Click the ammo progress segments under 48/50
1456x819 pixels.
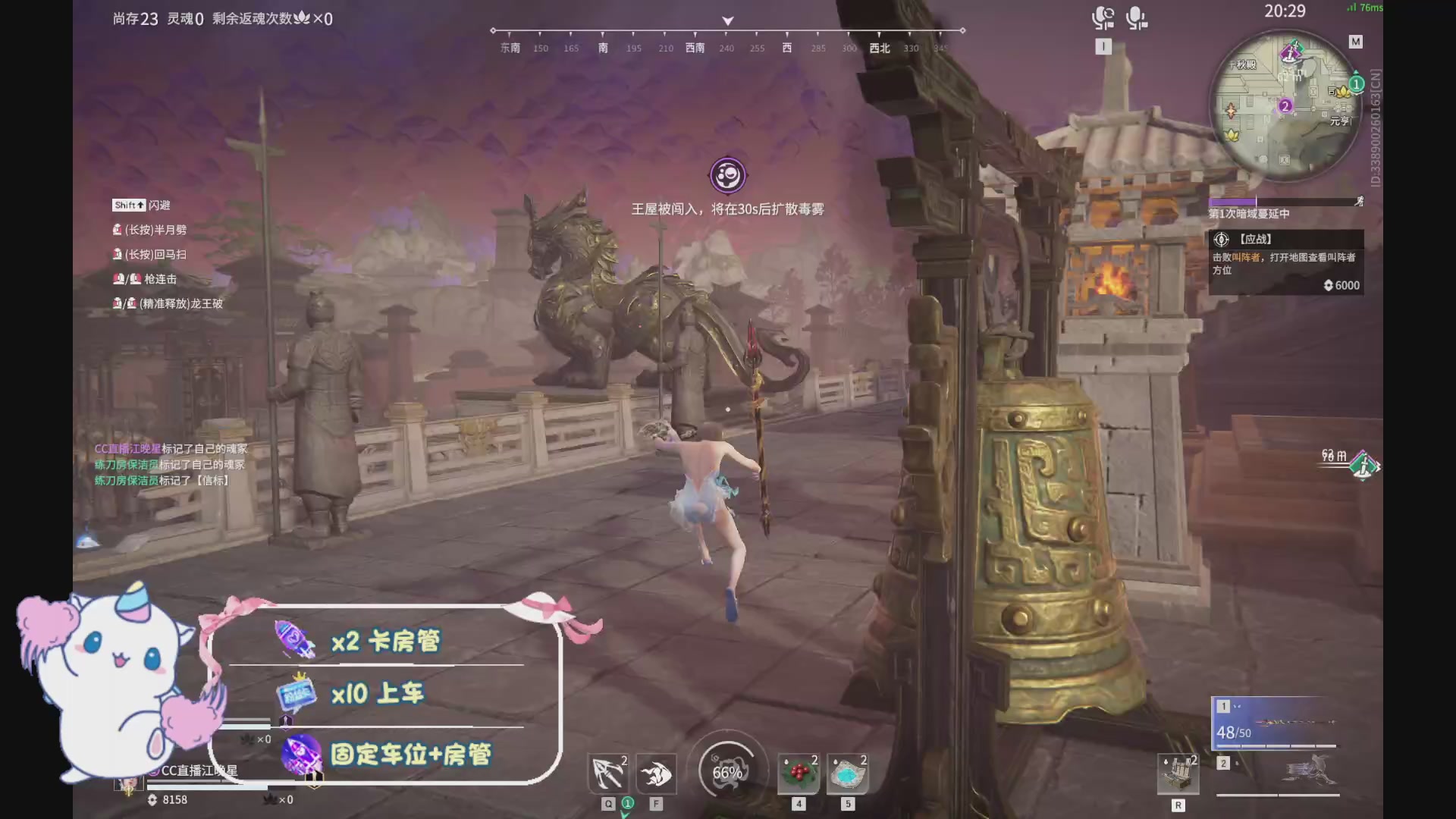[1274, 747]
